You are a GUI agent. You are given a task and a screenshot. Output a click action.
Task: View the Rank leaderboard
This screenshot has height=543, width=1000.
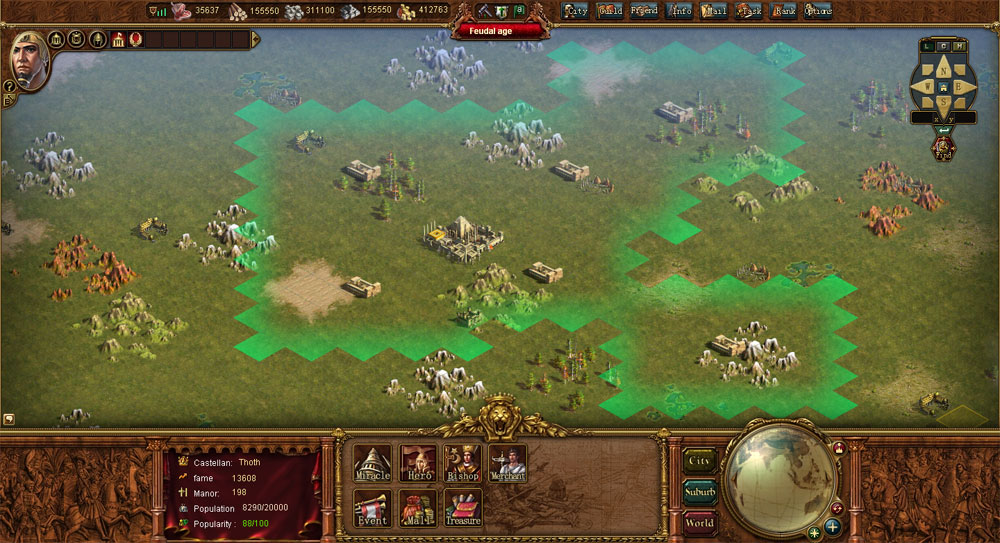(x=784, y=11)
